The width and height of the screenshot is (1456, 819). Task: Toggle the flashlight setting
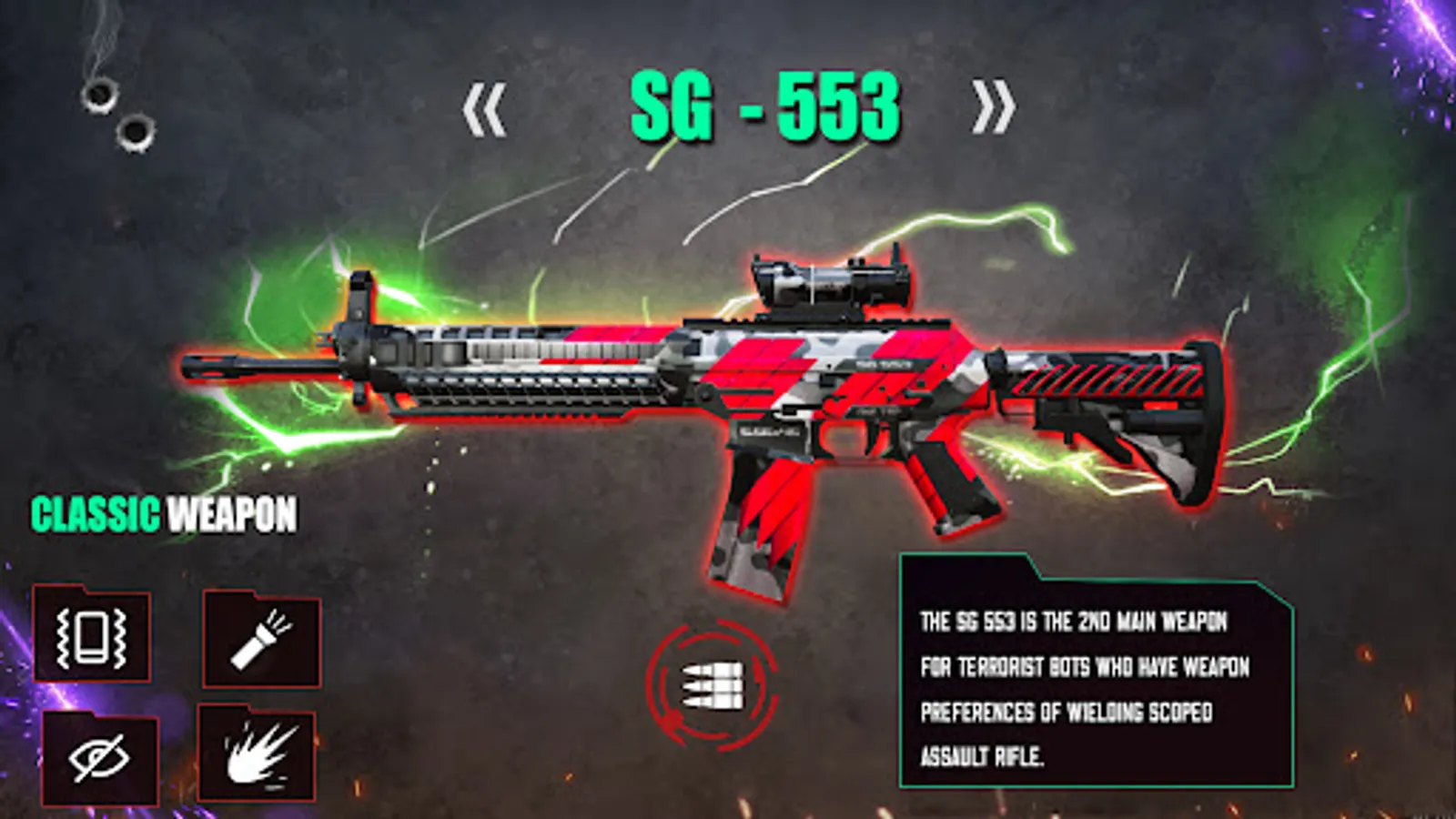click(x=263, y=637)
